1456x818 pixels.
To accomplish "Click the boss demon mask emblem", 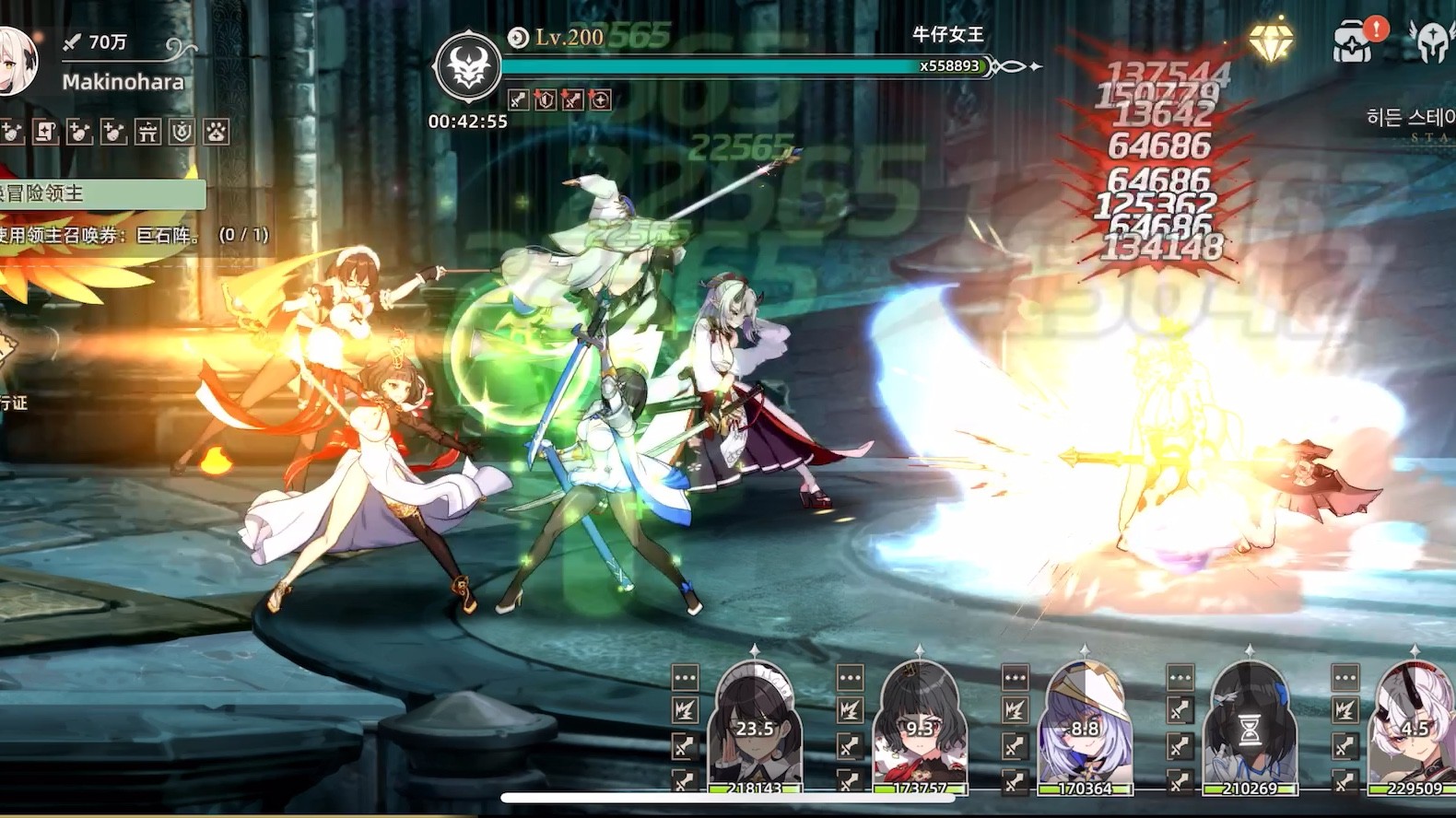I will 468,67.
